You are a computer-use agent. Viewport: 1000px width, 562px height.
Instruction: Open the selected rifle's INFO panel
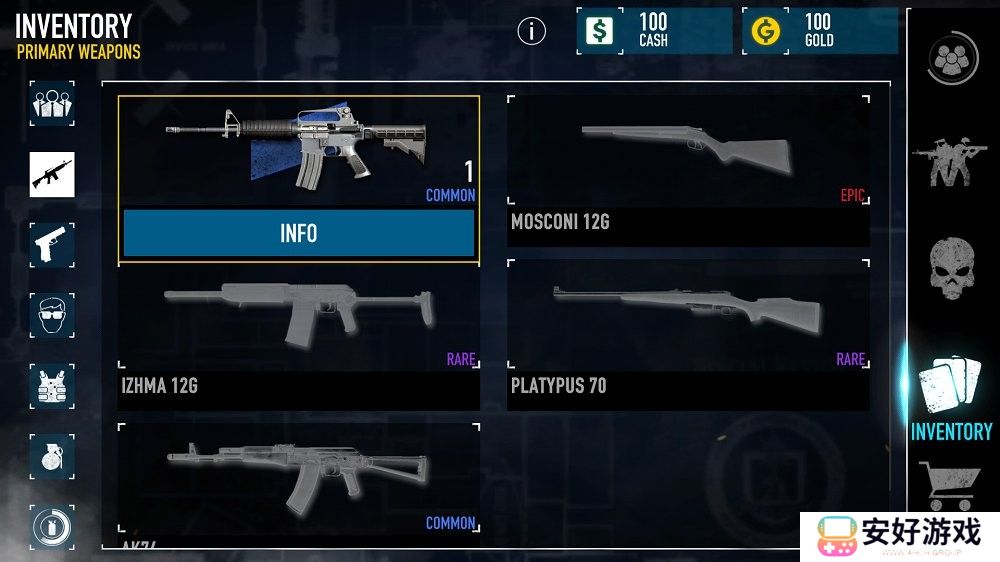click(298, 233)
